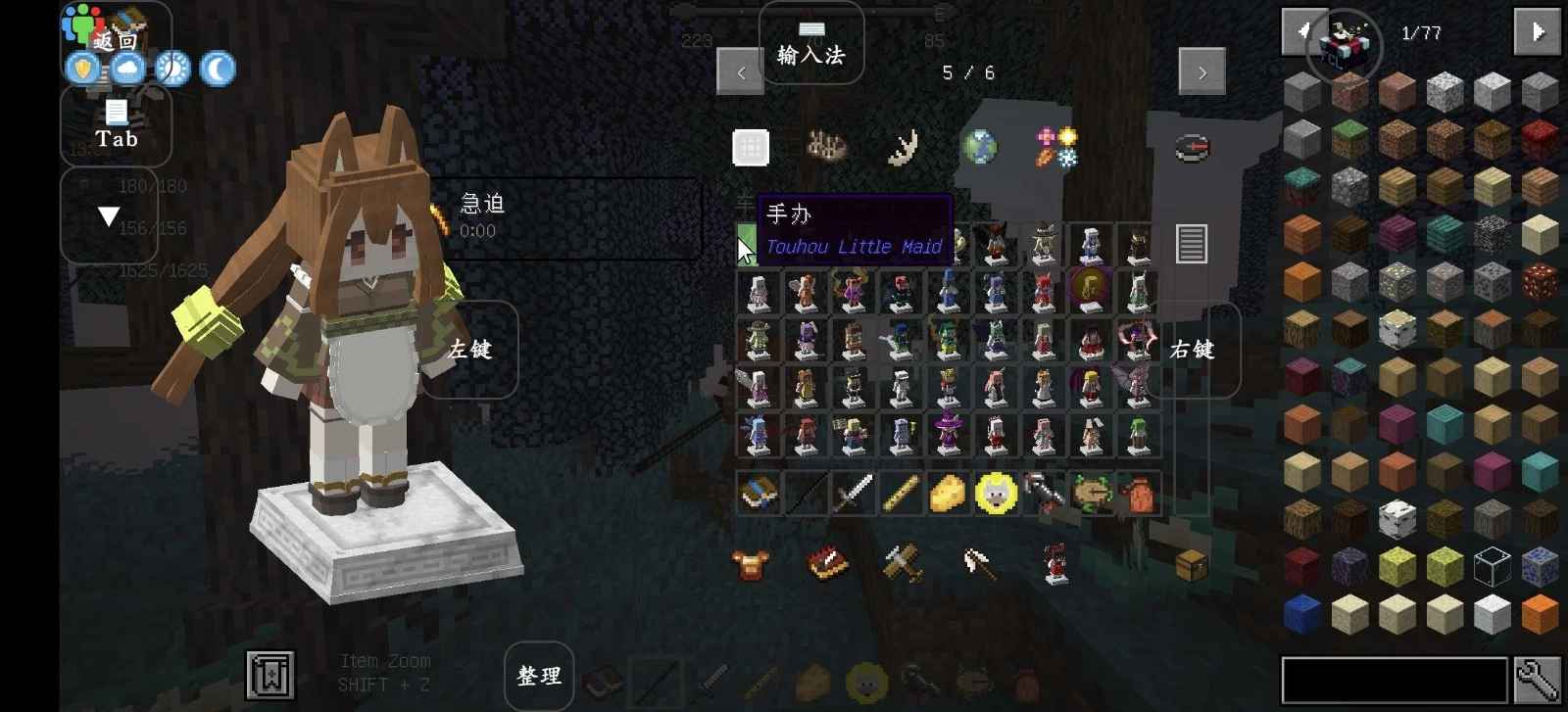Screen dimensions: 1568x712
Task: Select the chest survival inventory tab
Action: click(1192, 565)
